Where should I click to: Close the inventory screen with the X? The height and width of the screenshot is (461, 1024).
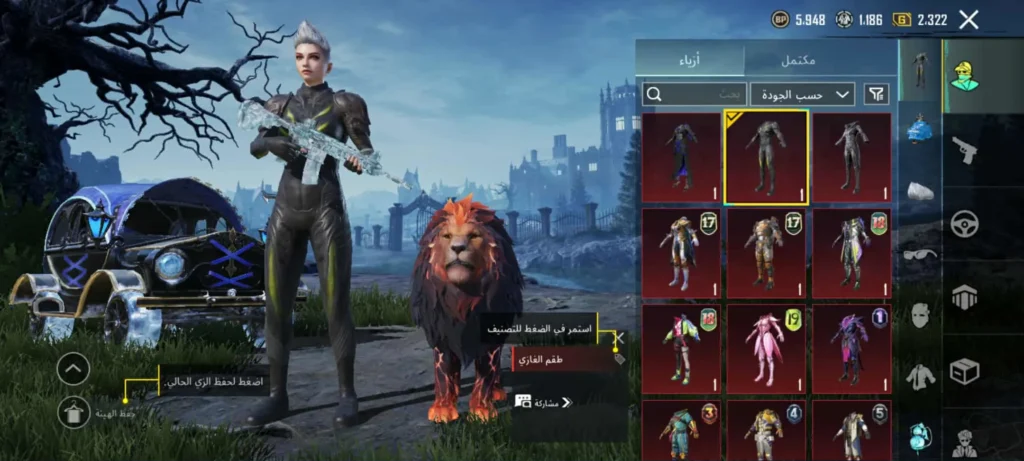968,19
